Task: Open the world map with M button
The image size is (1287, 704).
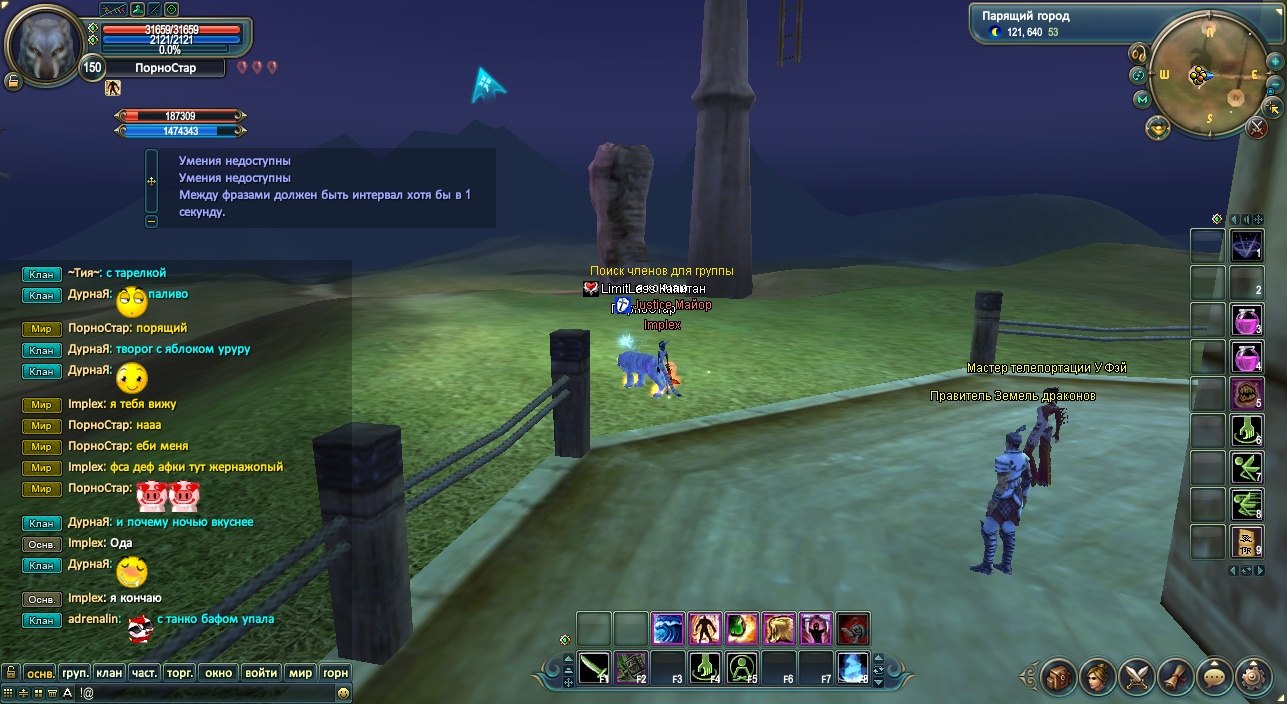Action: point(1142,99)
